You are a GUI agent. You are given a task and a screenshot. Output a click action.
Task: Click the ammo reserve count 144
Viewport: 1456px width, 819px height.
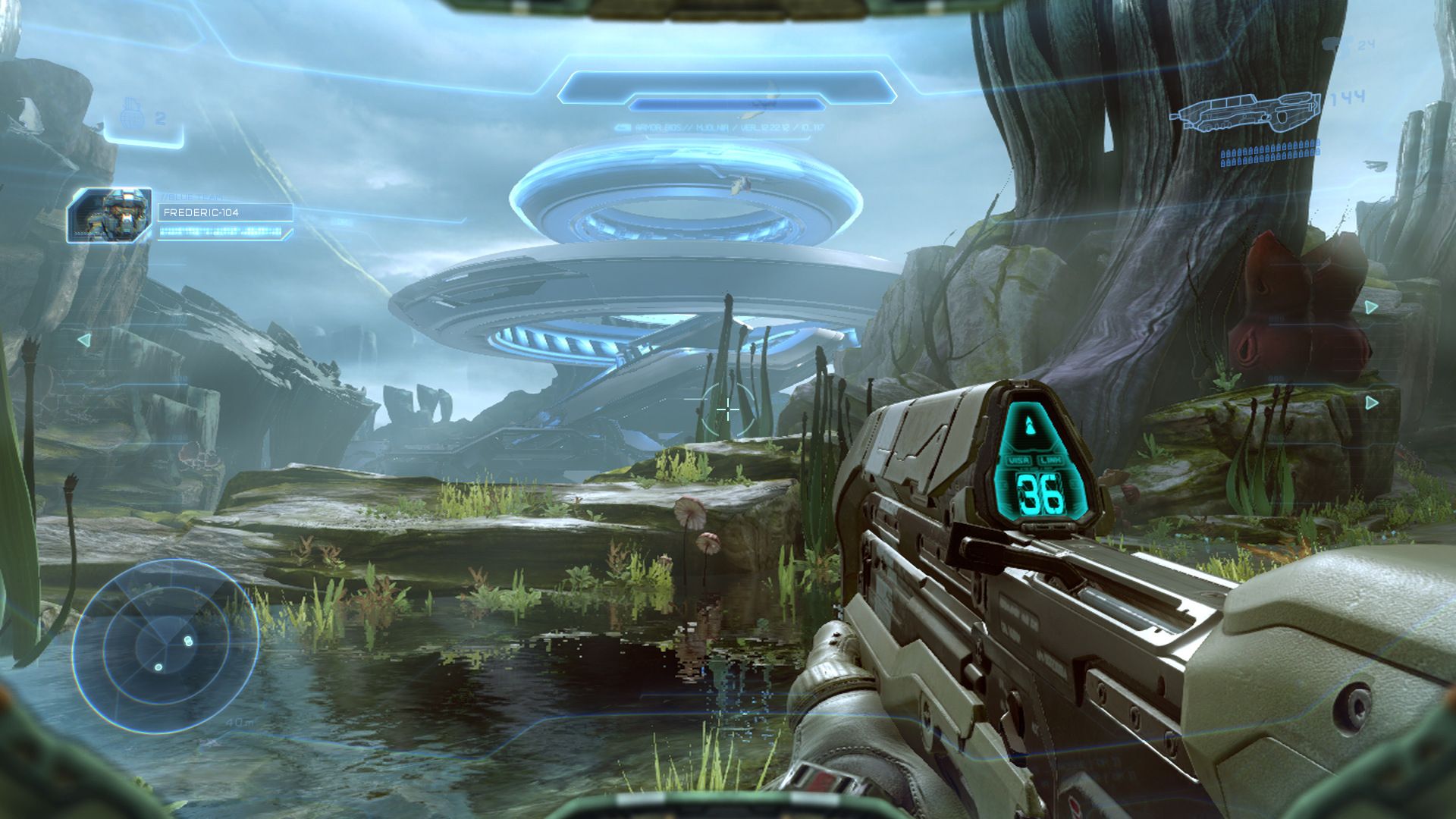(x=1348, y=97)
